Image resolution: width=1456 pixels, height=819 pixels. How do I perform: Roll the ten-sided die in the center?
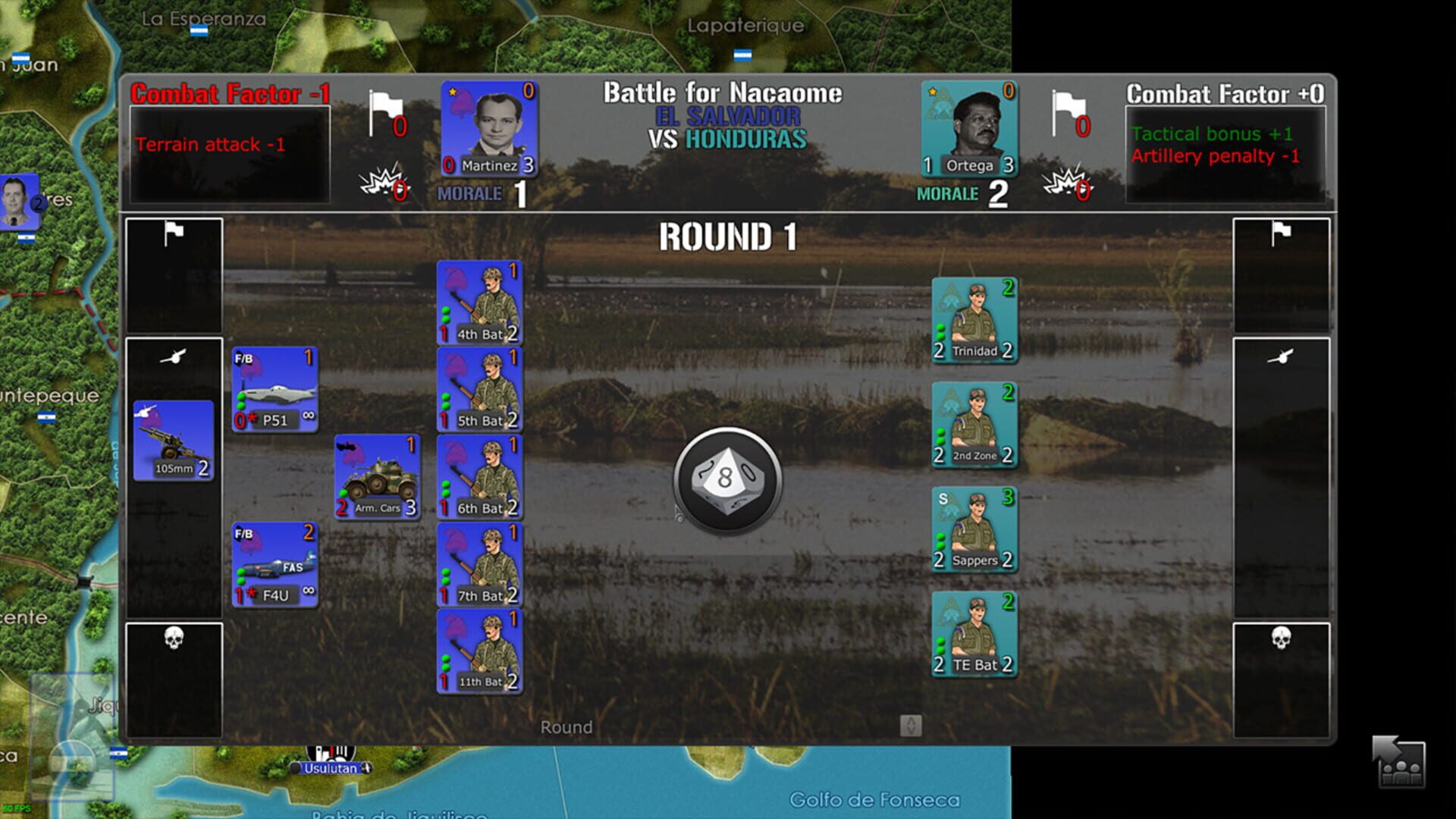(x=726, y=479)
